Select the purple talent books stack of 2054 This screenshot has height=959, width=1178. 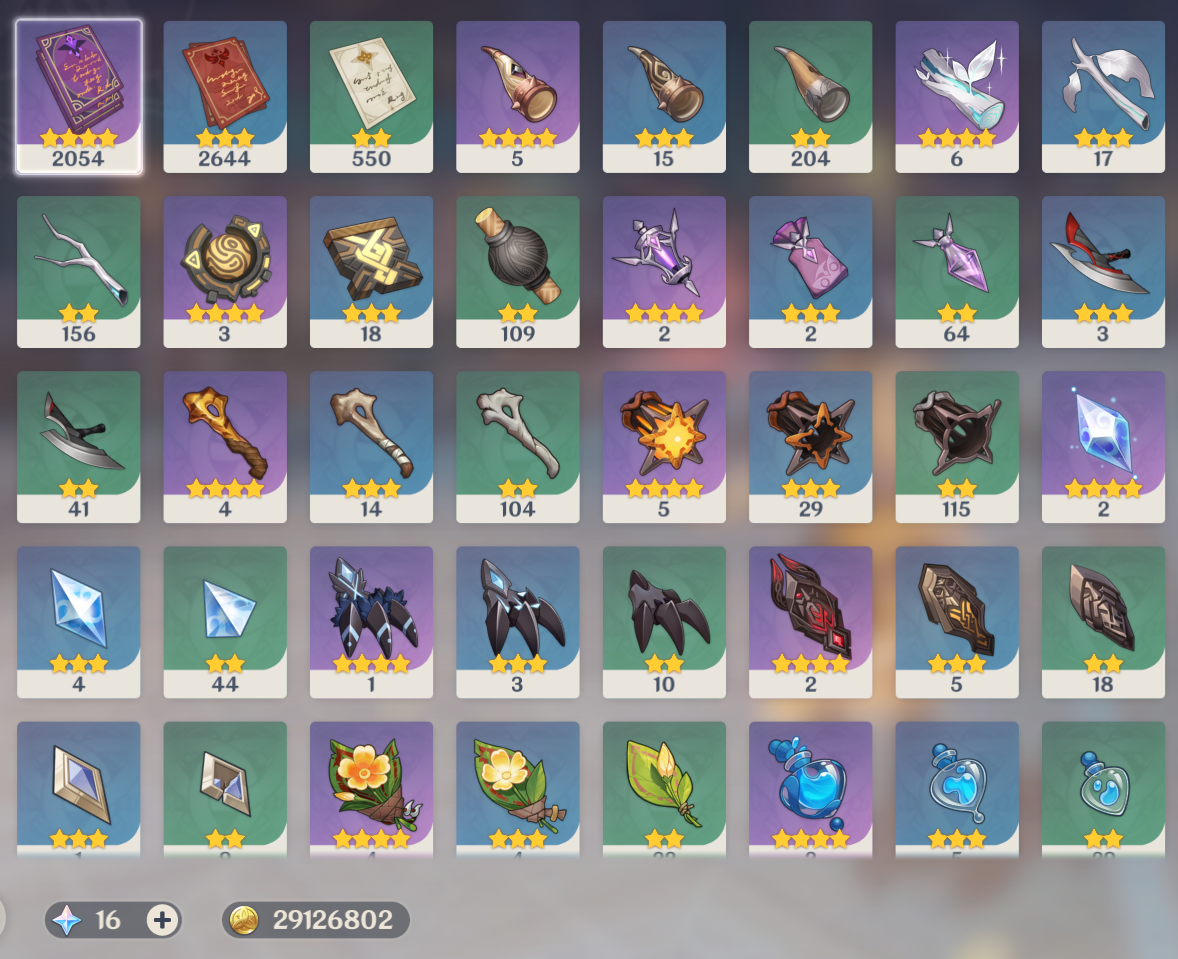click(x=78, y=94)
